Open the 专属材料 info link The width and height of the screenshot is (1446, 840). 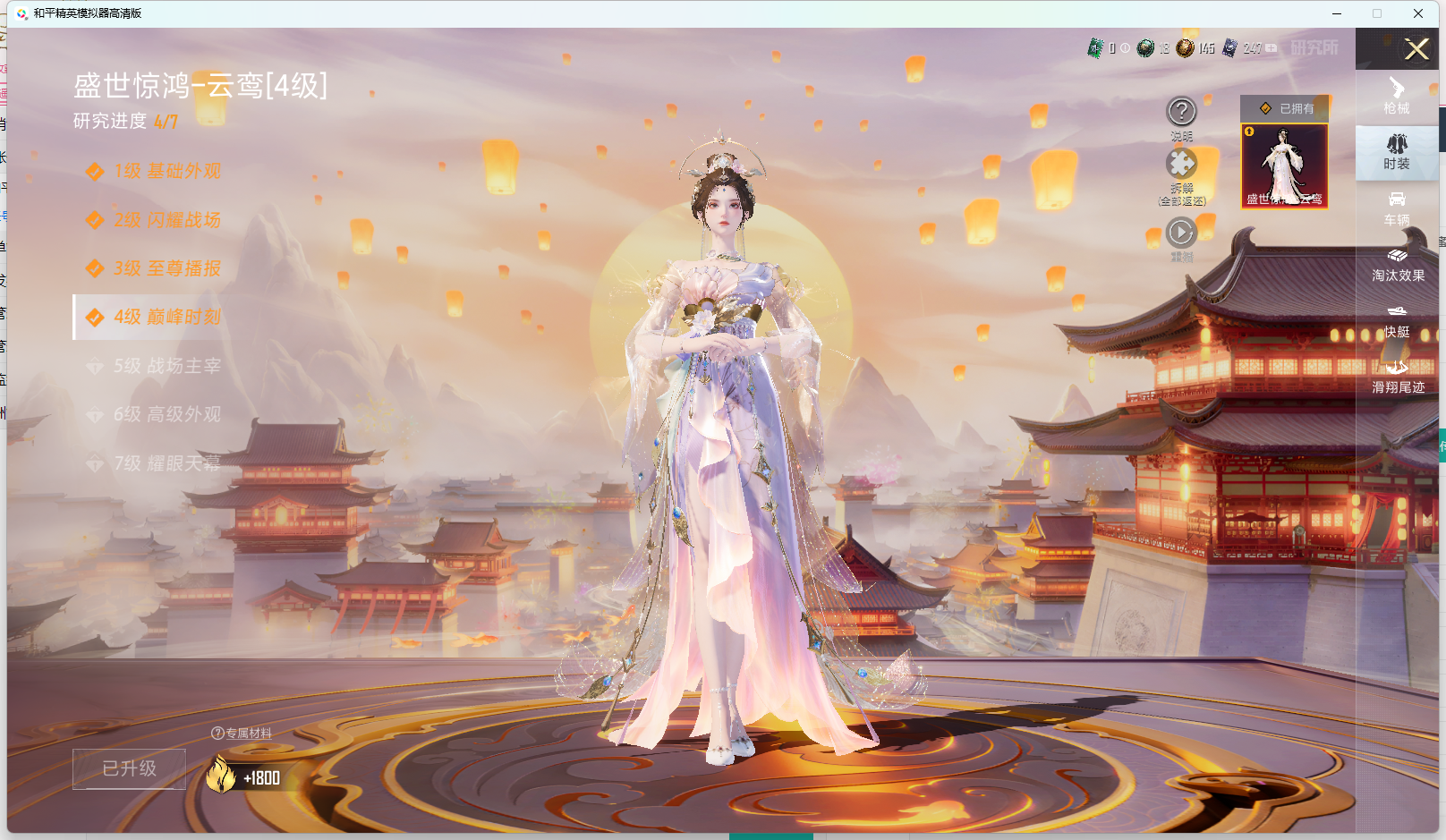pos(242,734)
